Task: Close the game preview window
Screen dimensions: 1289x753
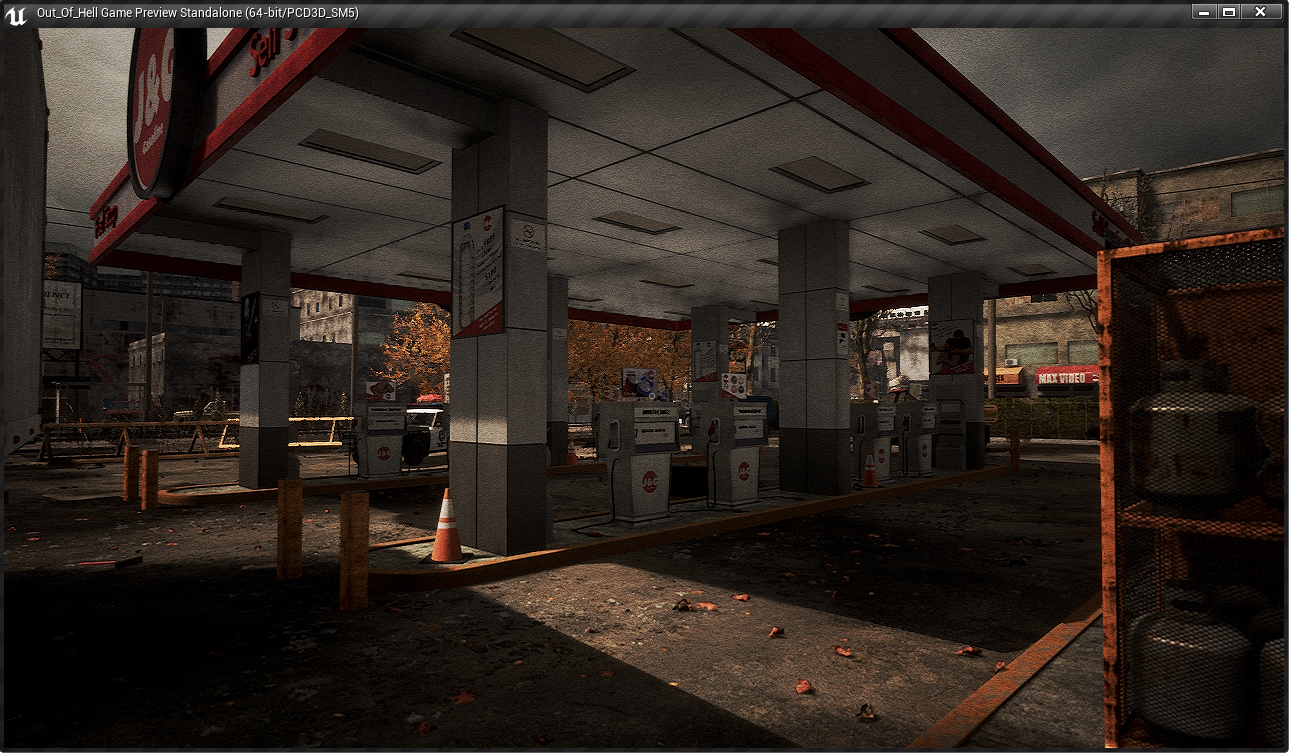Action: [1260, 12]
